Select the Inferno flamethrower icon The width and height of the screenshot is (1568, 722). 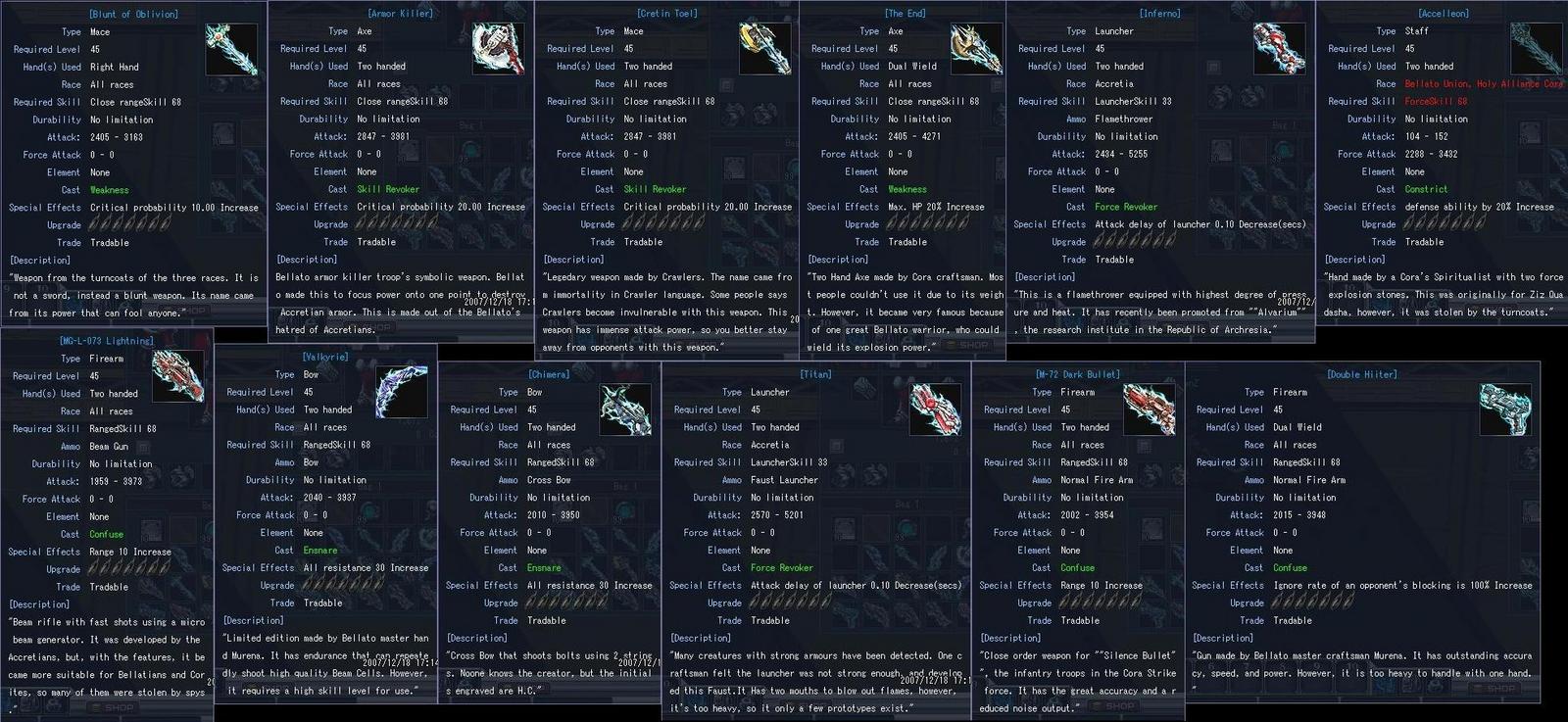1281,47
